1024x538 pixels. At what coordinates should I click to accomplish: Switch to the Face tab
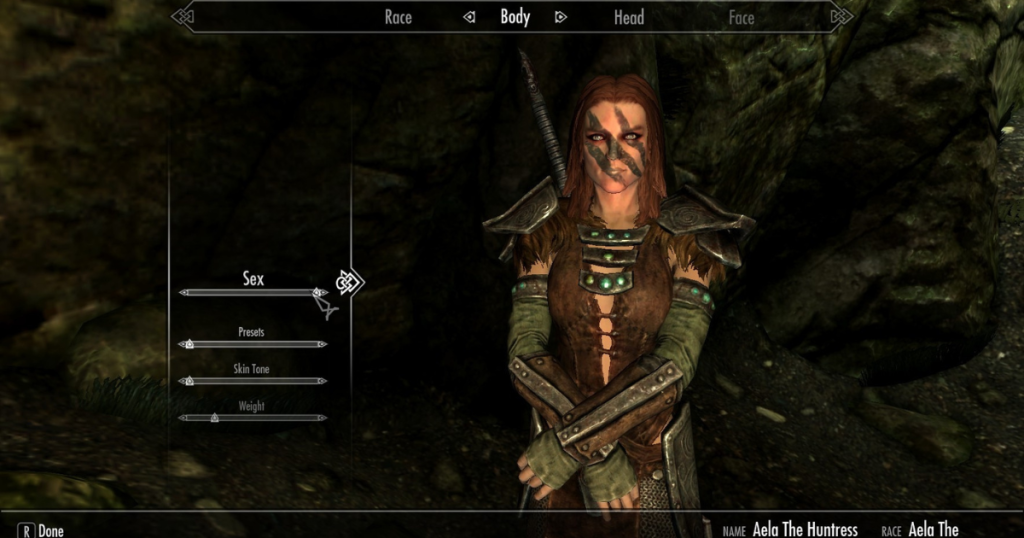(741, 17)
